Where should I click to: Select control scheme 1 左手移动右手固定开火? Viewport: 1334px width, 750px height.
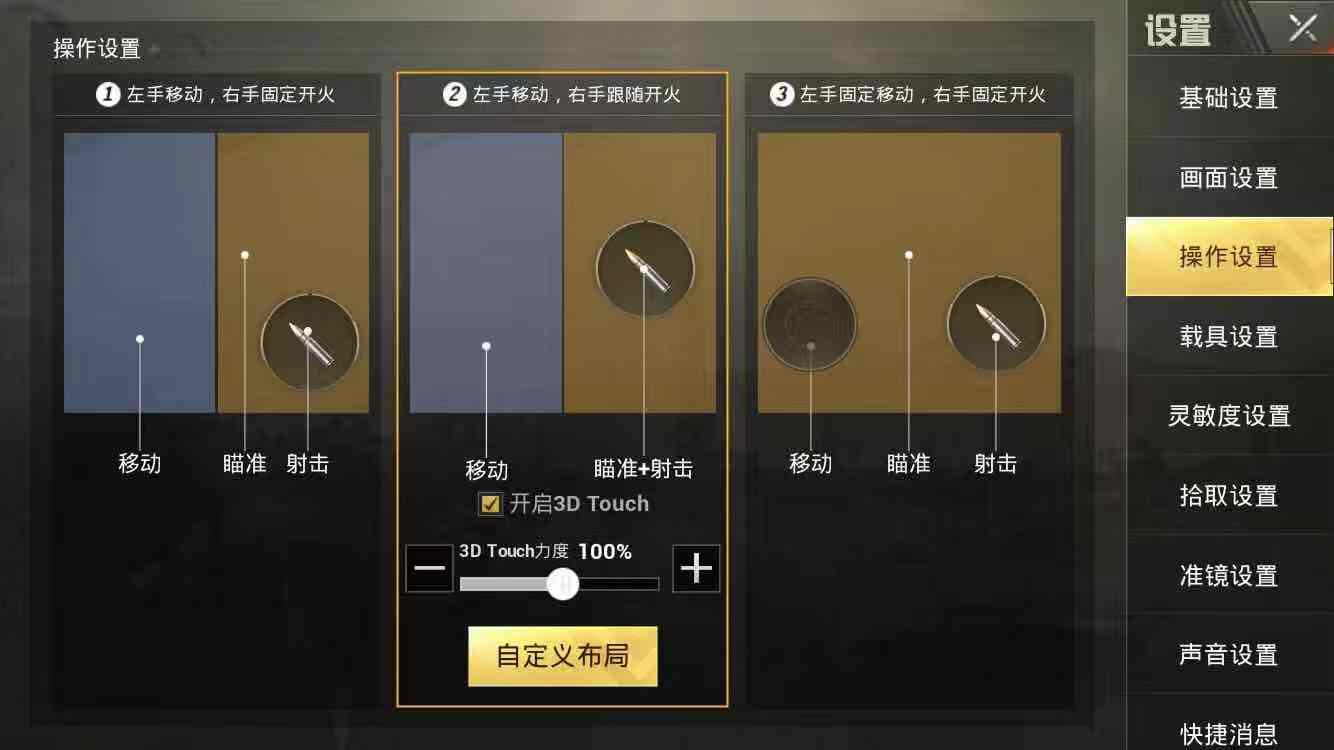[x=214, y=95]
